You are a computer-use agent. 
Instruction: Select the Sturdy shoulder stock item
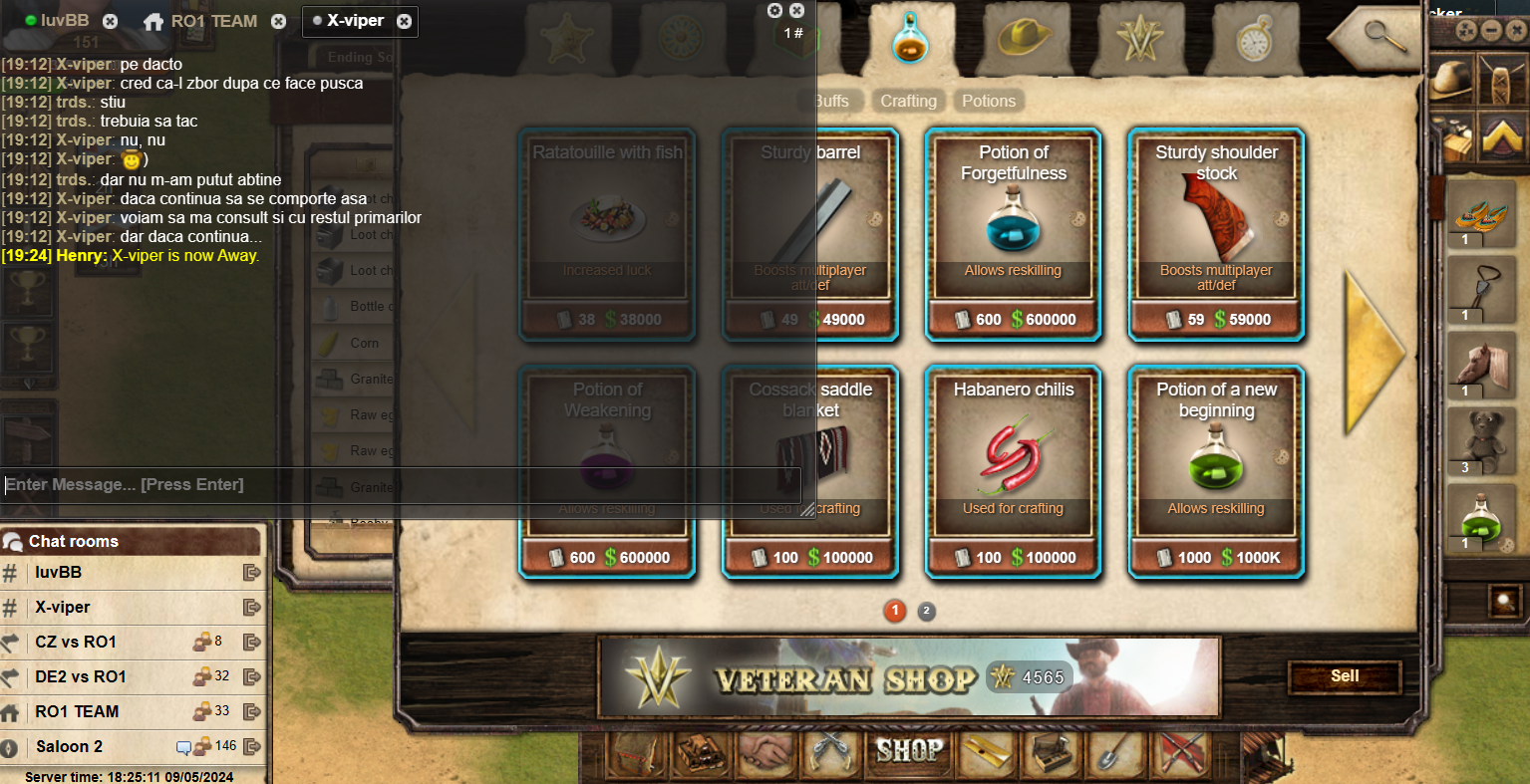coord(1216,234)
